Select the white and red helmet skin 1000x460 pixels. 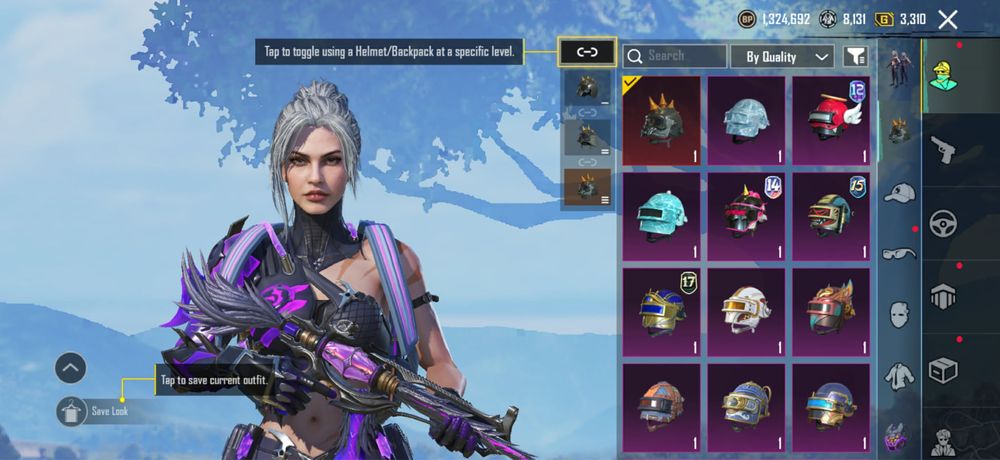[x=746, y=310]
